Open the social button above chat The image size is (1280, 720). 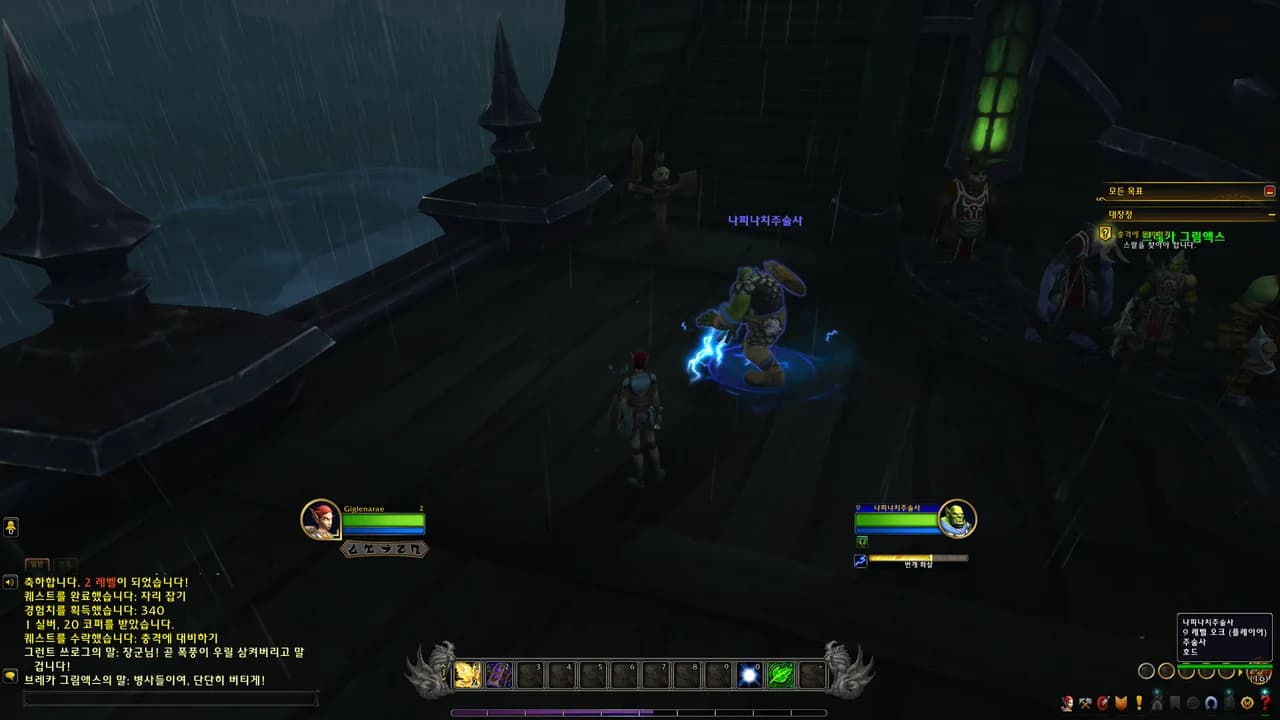[11, 528]
